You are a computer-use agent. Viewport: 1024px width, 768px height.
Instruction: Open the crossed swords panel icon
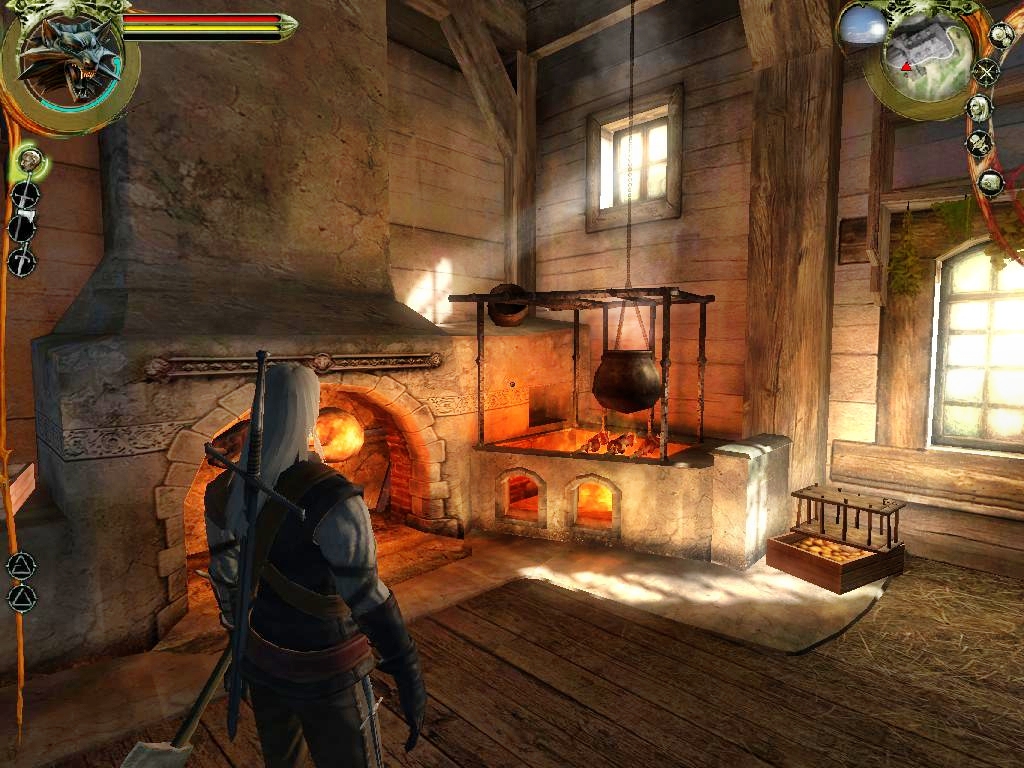(986, 72)
